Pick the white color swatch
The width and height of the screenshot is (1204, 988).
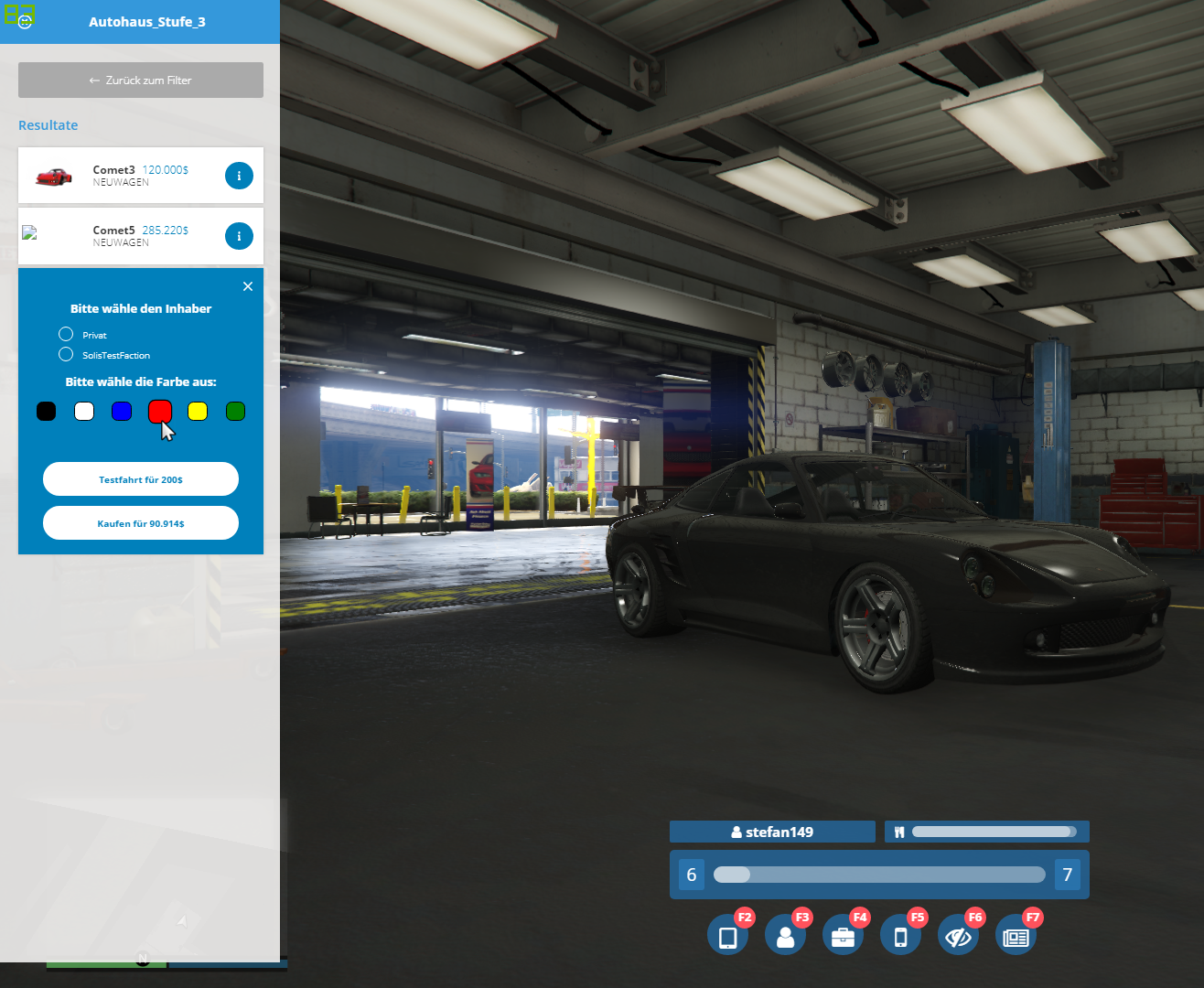84,412
